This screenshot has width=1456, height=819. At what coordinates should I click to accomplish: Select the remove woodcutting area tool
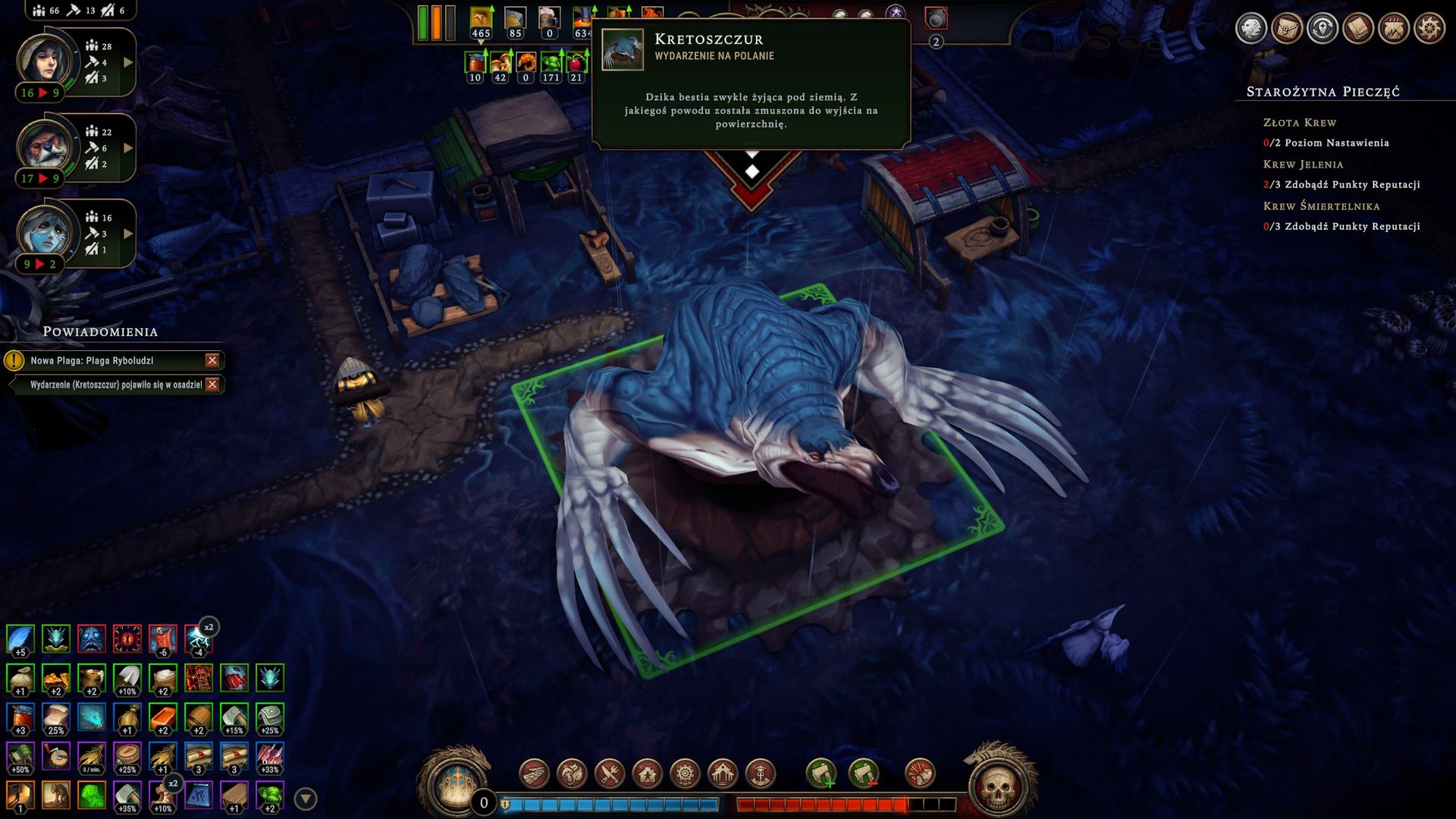(x=864, y=774)
